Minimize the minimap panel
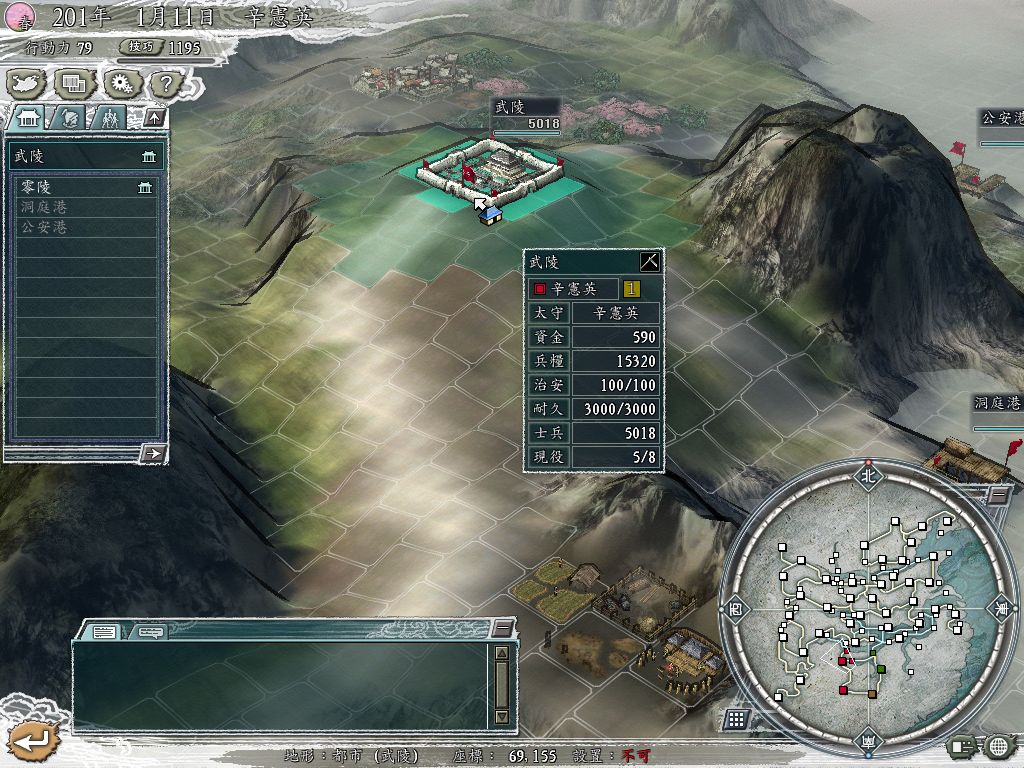This screenshot has width=1024, height=768. [x=999, y=494]
